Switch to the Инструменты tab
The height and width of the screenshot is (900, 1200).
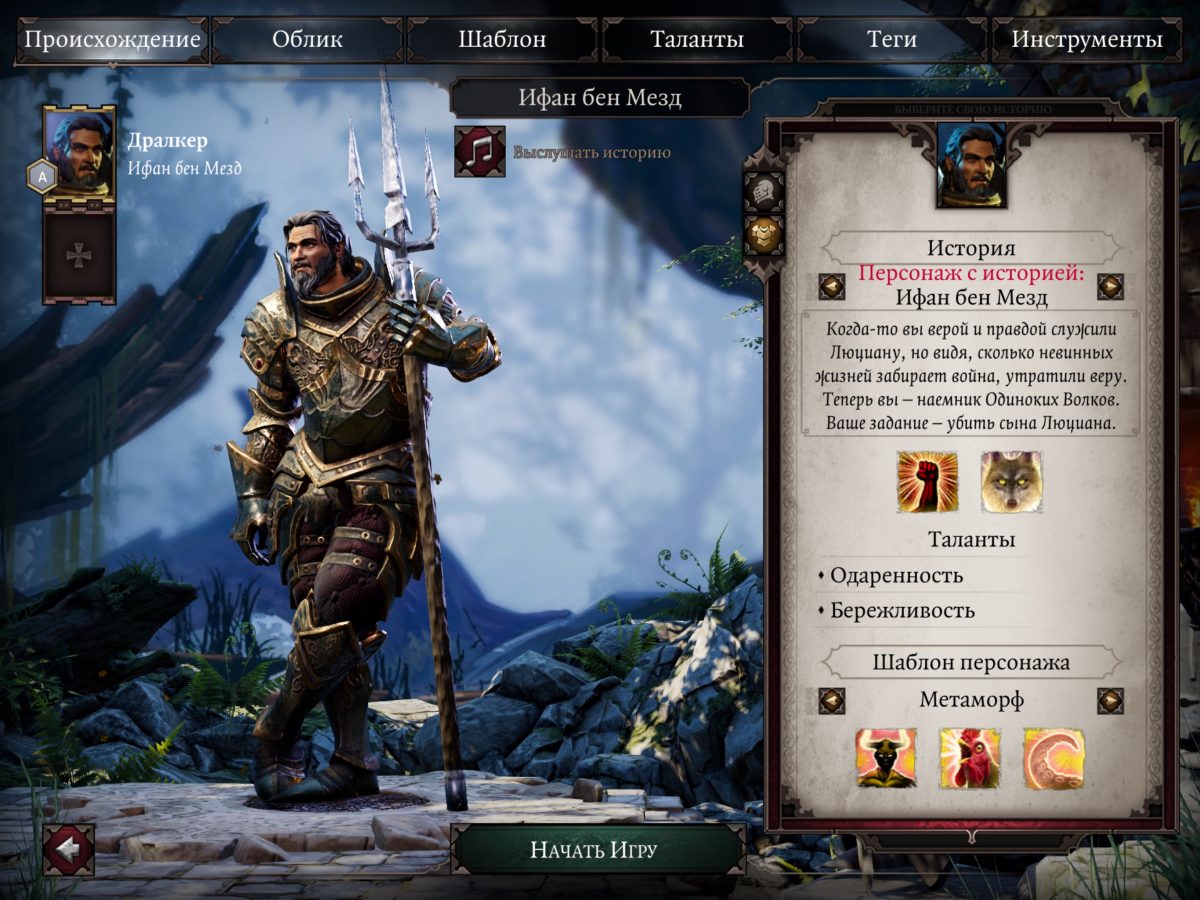pyautogui.click(x=1087, y=41)
